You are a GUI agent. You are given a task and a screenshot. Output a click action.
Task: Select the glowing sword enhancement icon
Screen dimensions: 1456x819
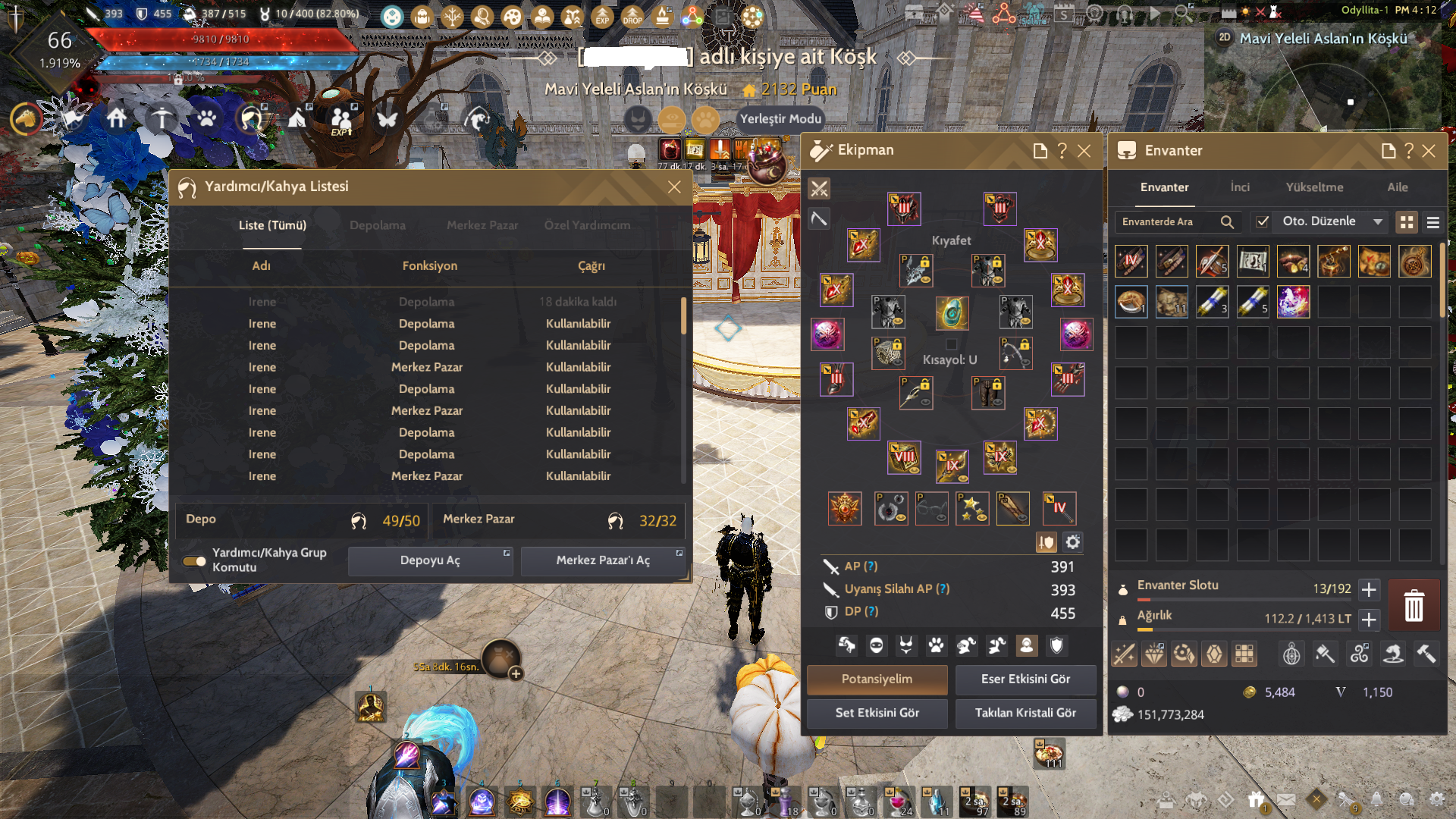click(x=1123, y=653)
